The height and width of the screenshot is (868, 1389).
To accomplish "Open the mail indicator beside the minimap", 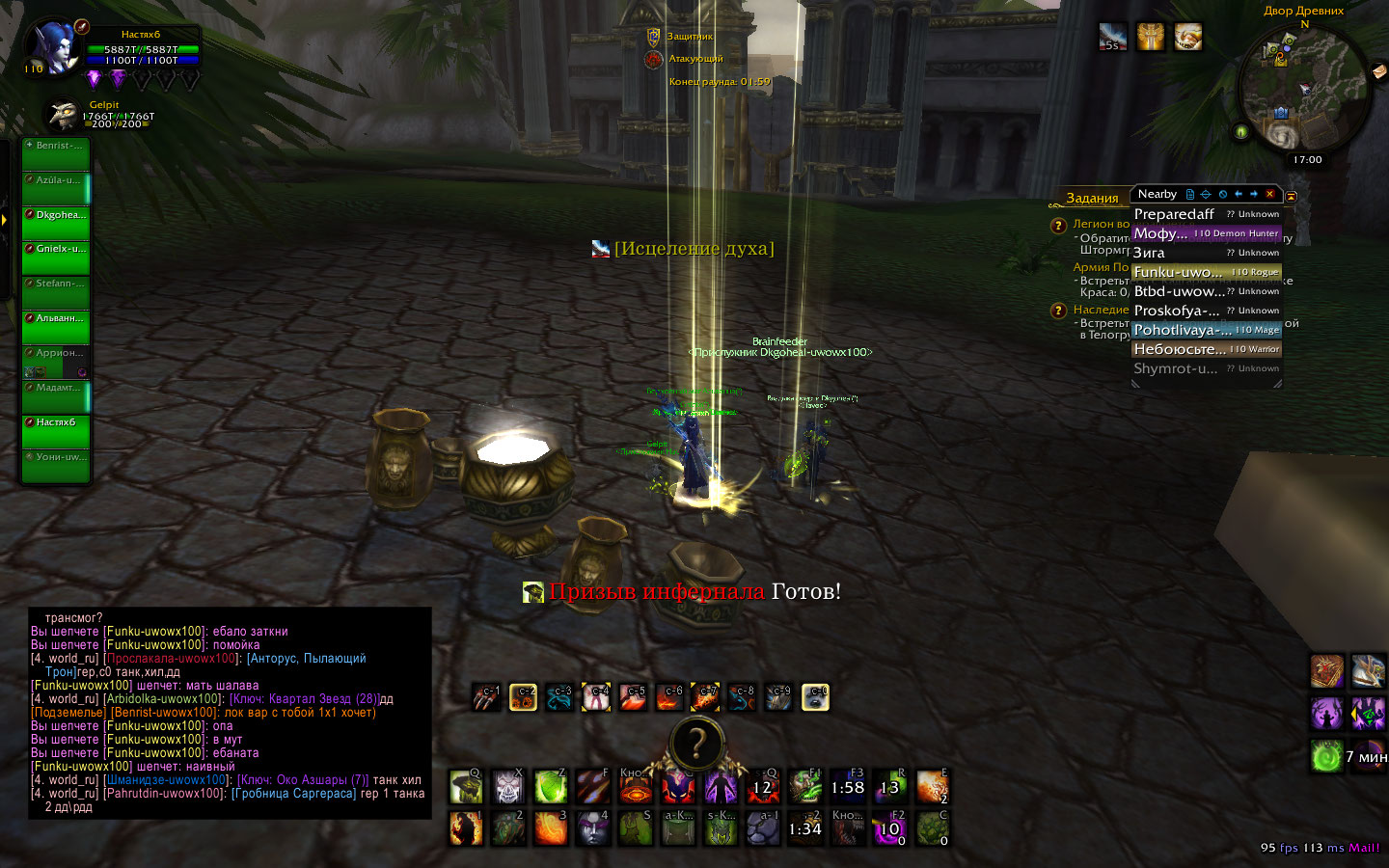I will 1378,71.
